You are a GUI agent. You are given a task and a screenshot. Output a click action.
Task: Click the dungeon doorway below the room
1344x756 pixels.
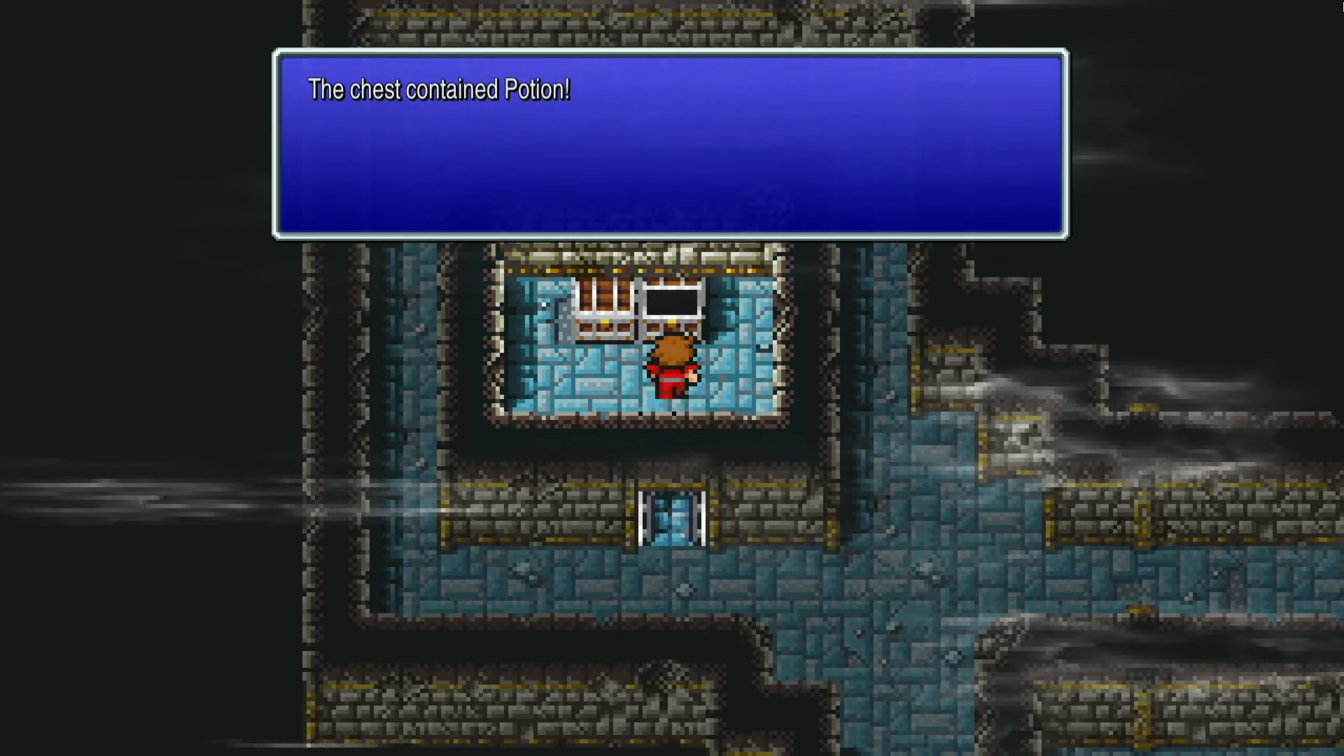point(671,518)
